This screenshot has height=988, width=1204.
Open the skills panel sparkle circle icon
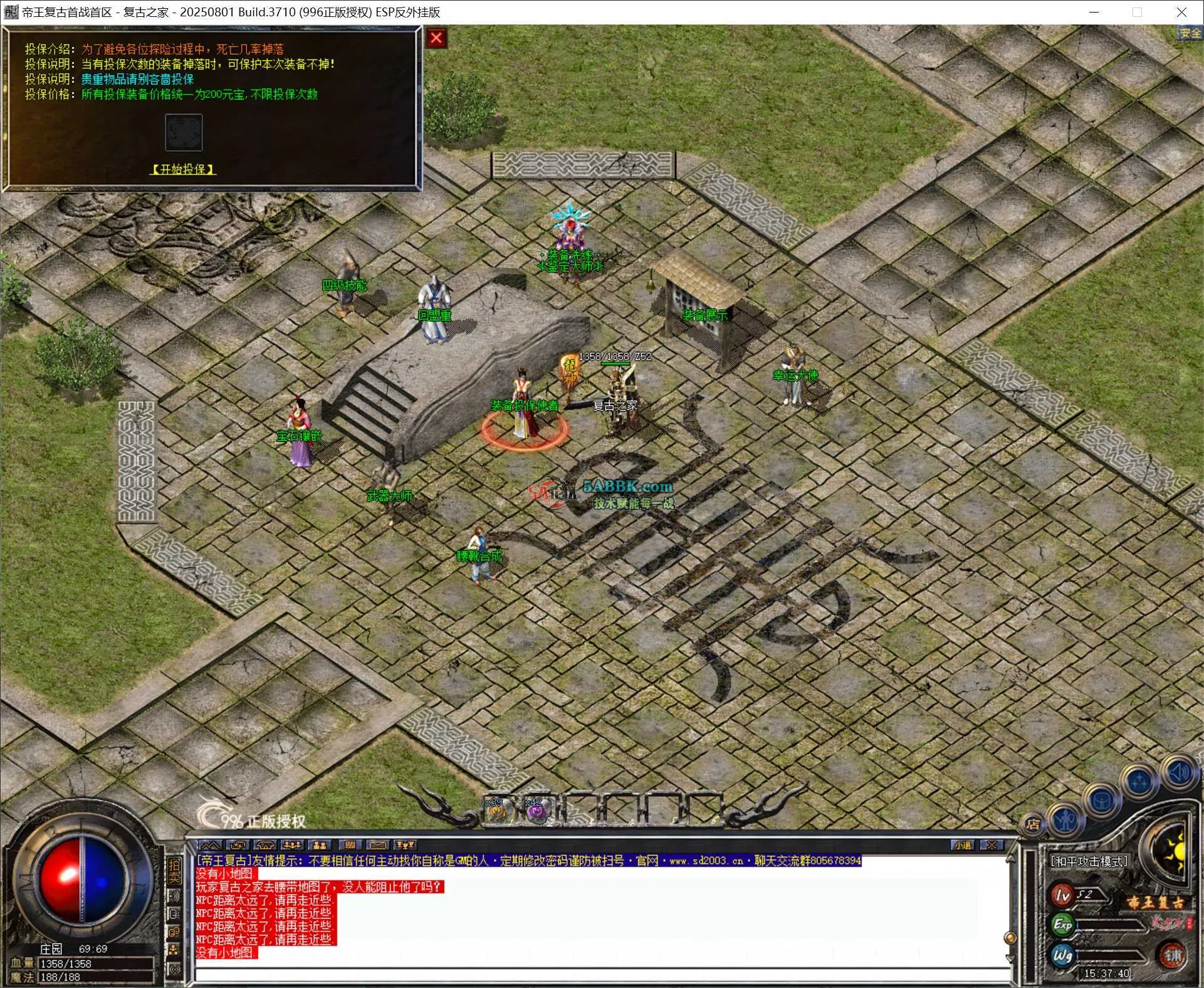[1139, 782]
